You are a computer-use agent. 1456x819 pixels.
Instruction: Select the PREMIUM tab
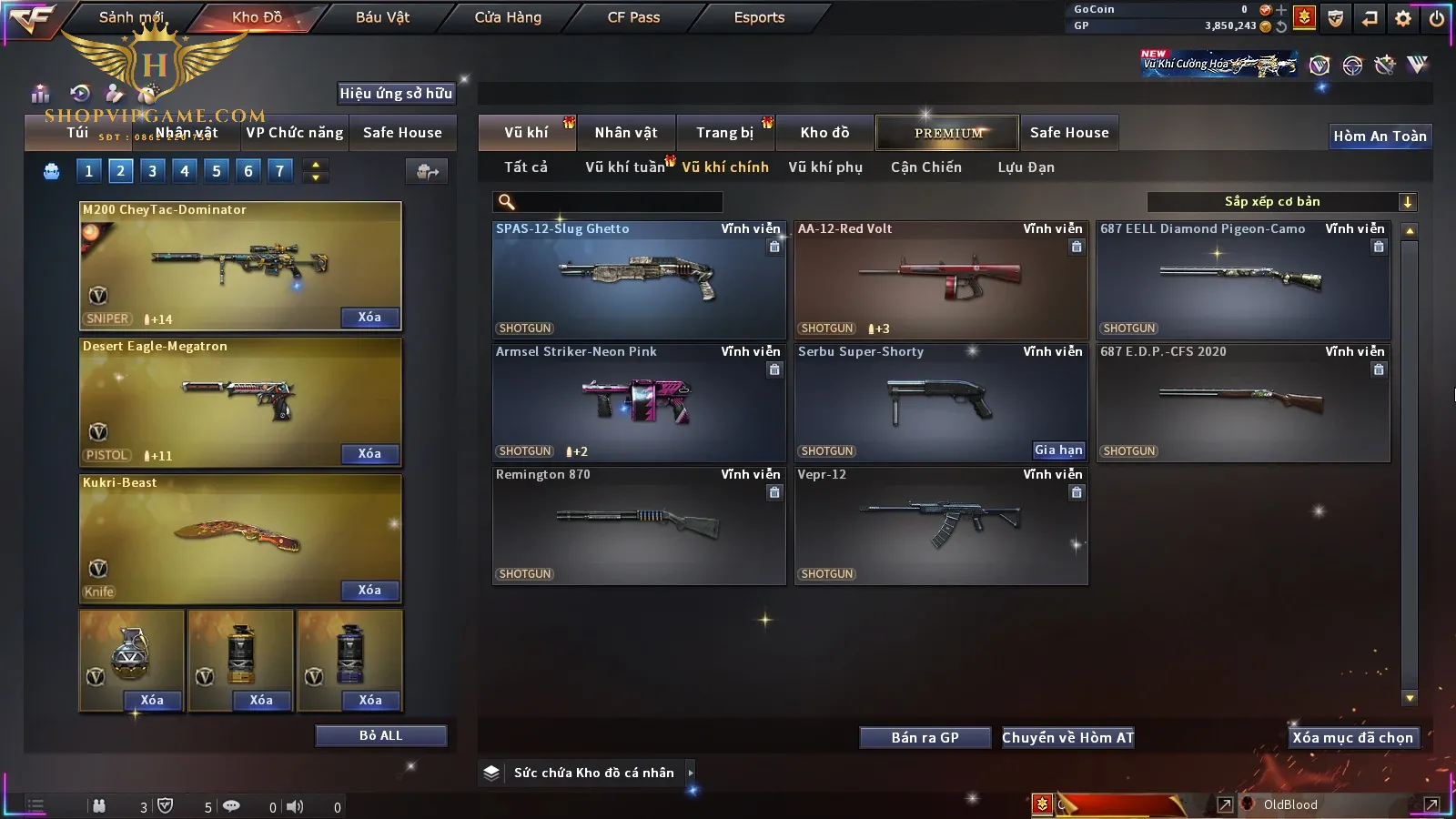(948, 133)
